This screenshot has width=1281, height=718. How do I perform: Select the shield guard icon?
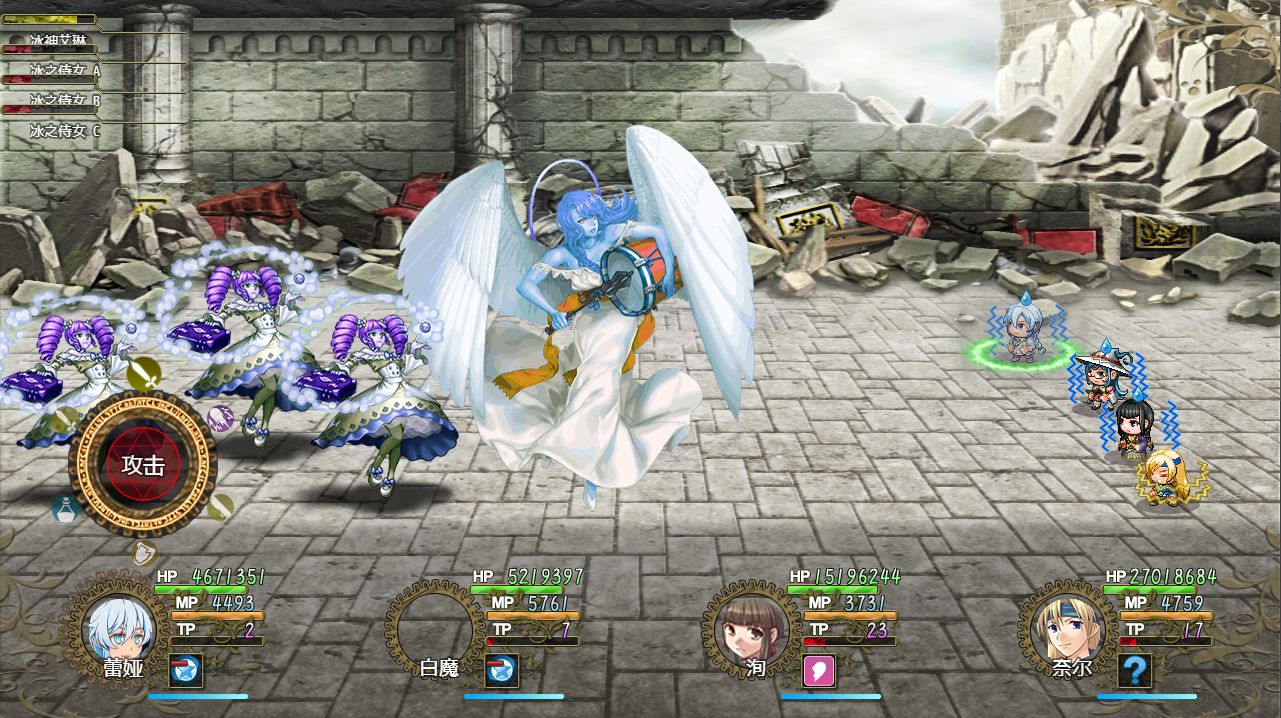(x=144, y=551)
